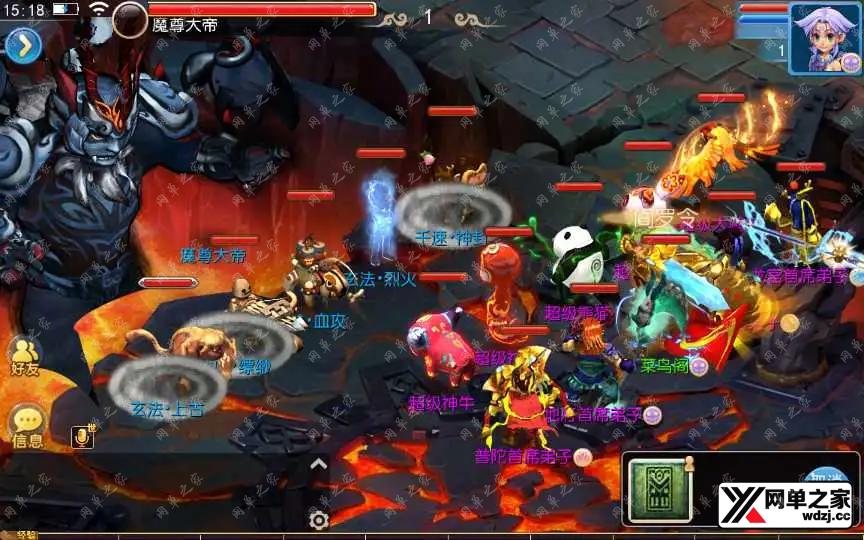Open the 信息 messages chat

click(x=27, y=427)
